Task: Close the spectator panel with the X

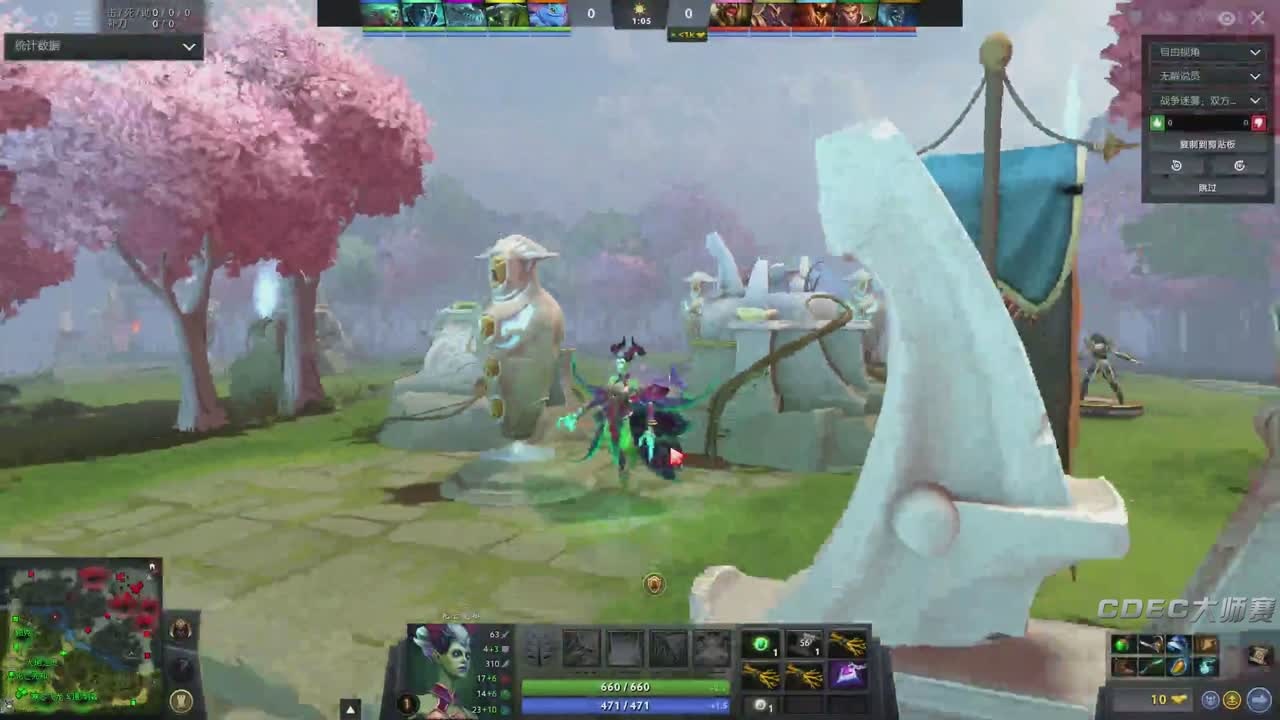Action: tap(1258, 18)
